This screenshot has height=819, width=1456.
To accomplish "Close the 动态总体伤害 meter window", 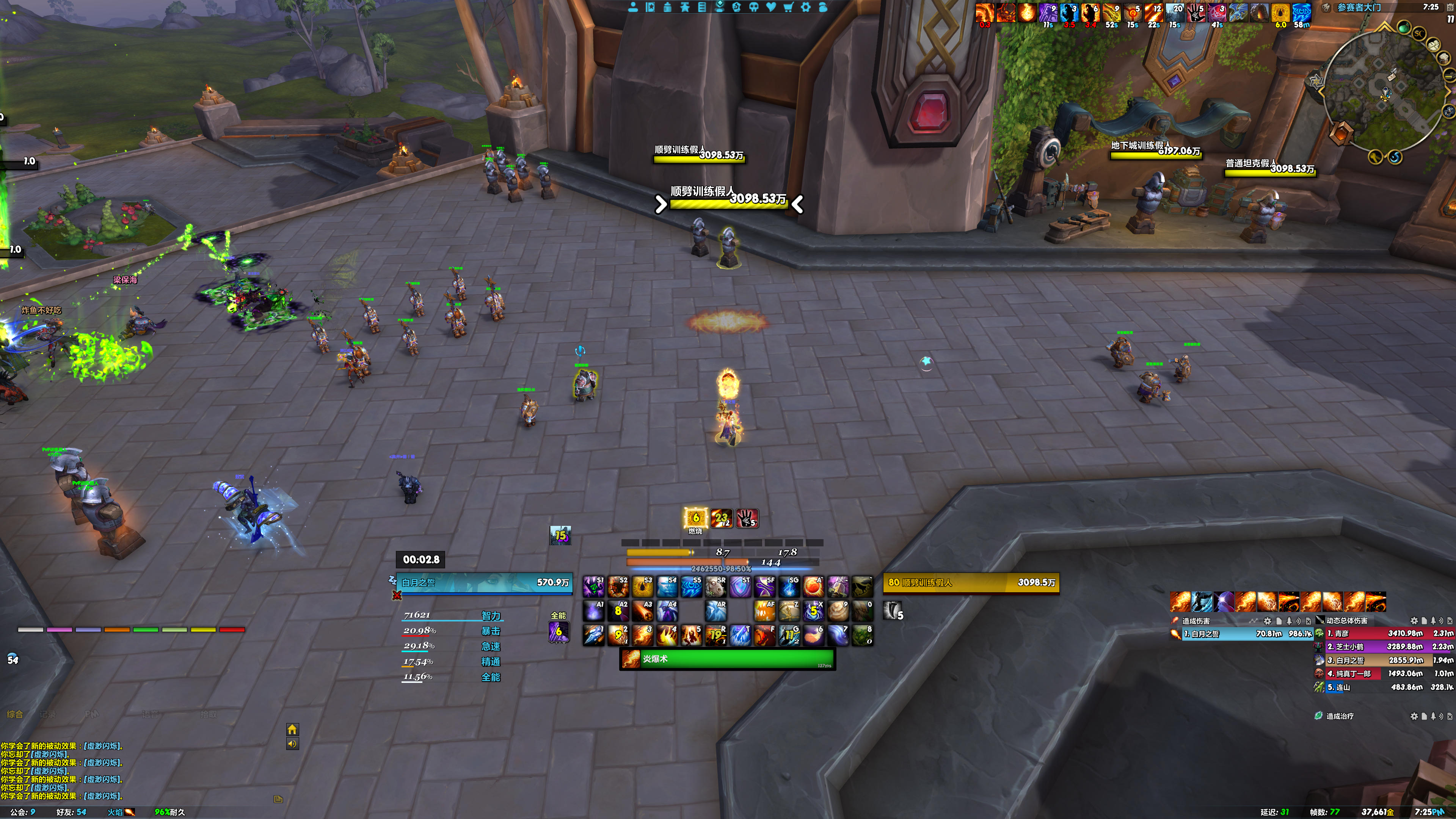I will click(x=1450, y=621).
